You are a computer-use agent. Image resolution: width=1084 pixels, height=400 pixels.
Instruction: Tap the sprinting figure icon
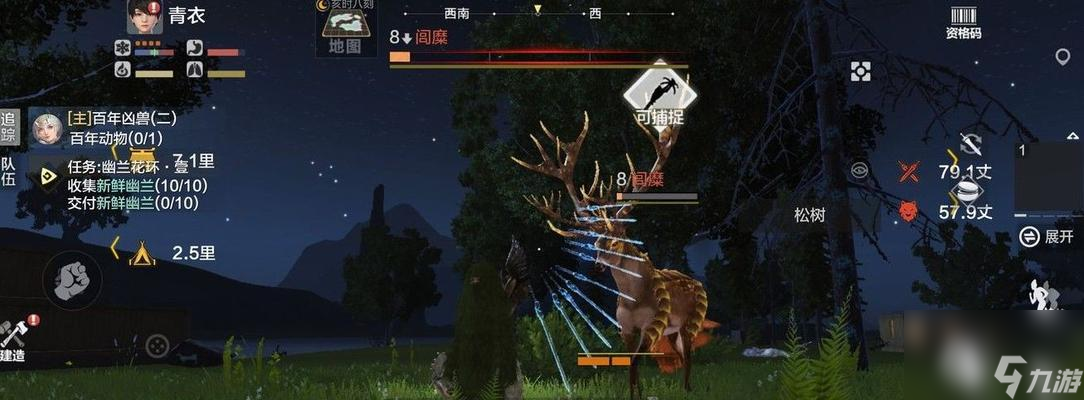click(x=1045, y=293)
